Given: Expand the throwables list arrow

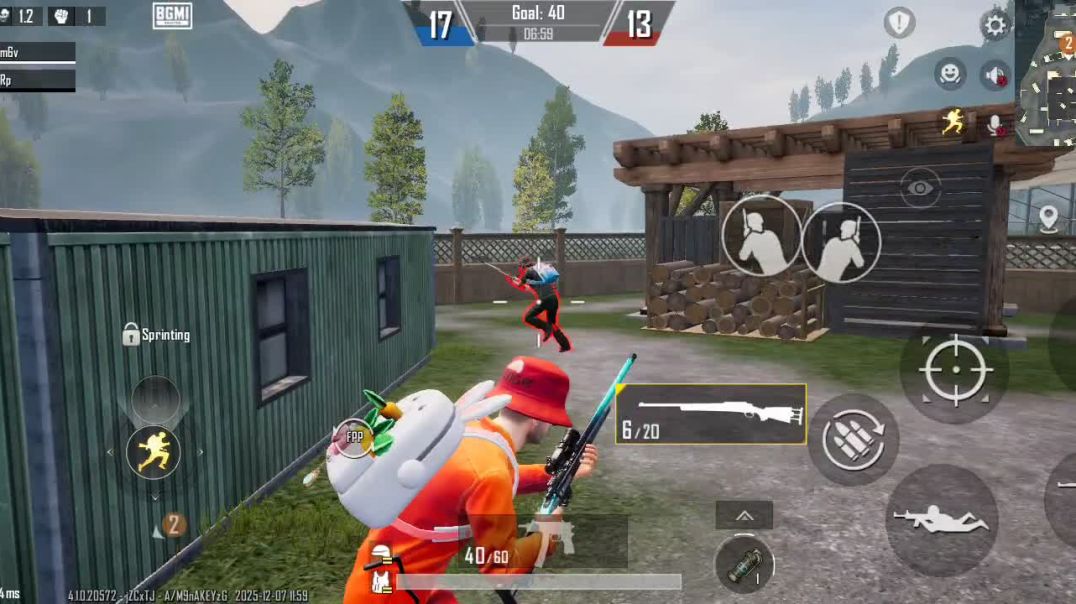Looking at the screenshot, I should 744,515.
